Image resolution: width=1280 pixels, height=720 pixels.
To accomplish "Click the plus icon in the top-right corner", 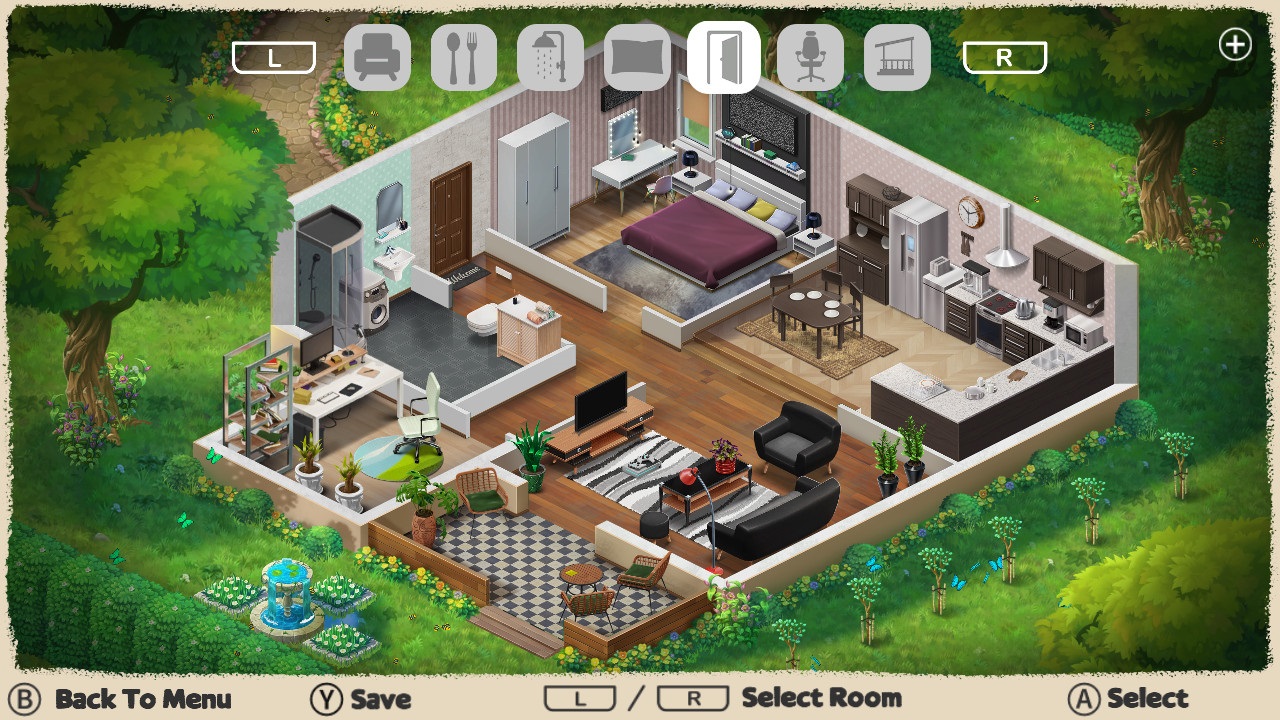I will pyautogui.click(x=1235, y=44).
